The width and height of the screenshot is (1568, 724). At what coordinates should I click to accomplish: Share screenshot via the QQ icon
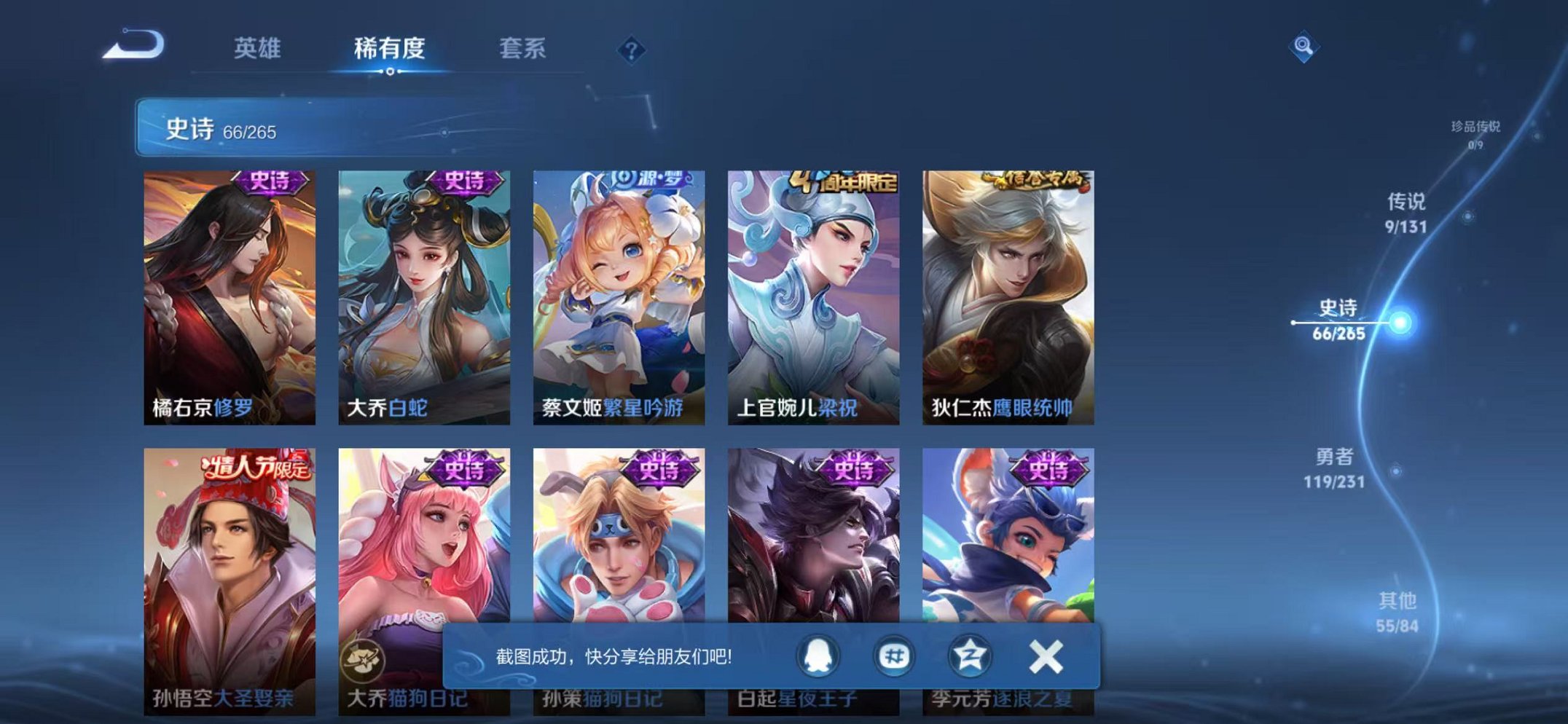[x=816, y=656]
